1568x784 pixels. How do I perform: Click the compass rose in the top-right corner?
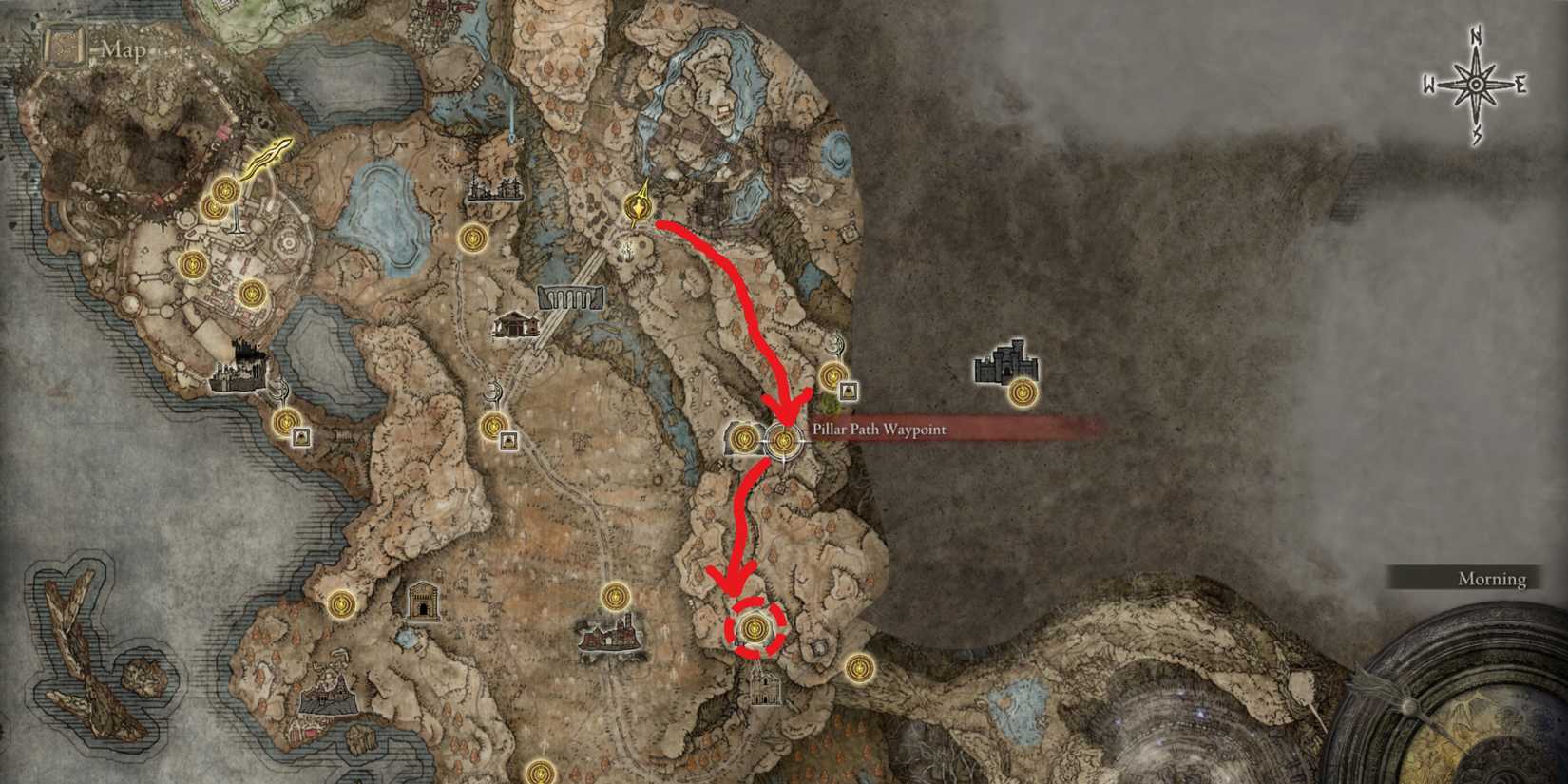1474,83
